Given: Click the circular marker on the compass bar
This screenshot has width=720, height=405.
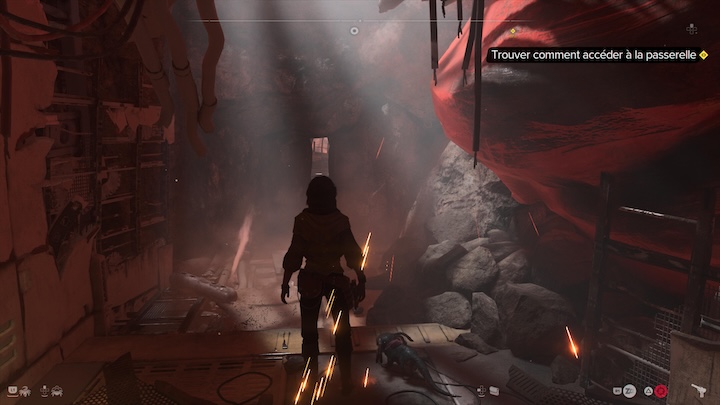Looking at the screenshot, I should tap(354, 31).
